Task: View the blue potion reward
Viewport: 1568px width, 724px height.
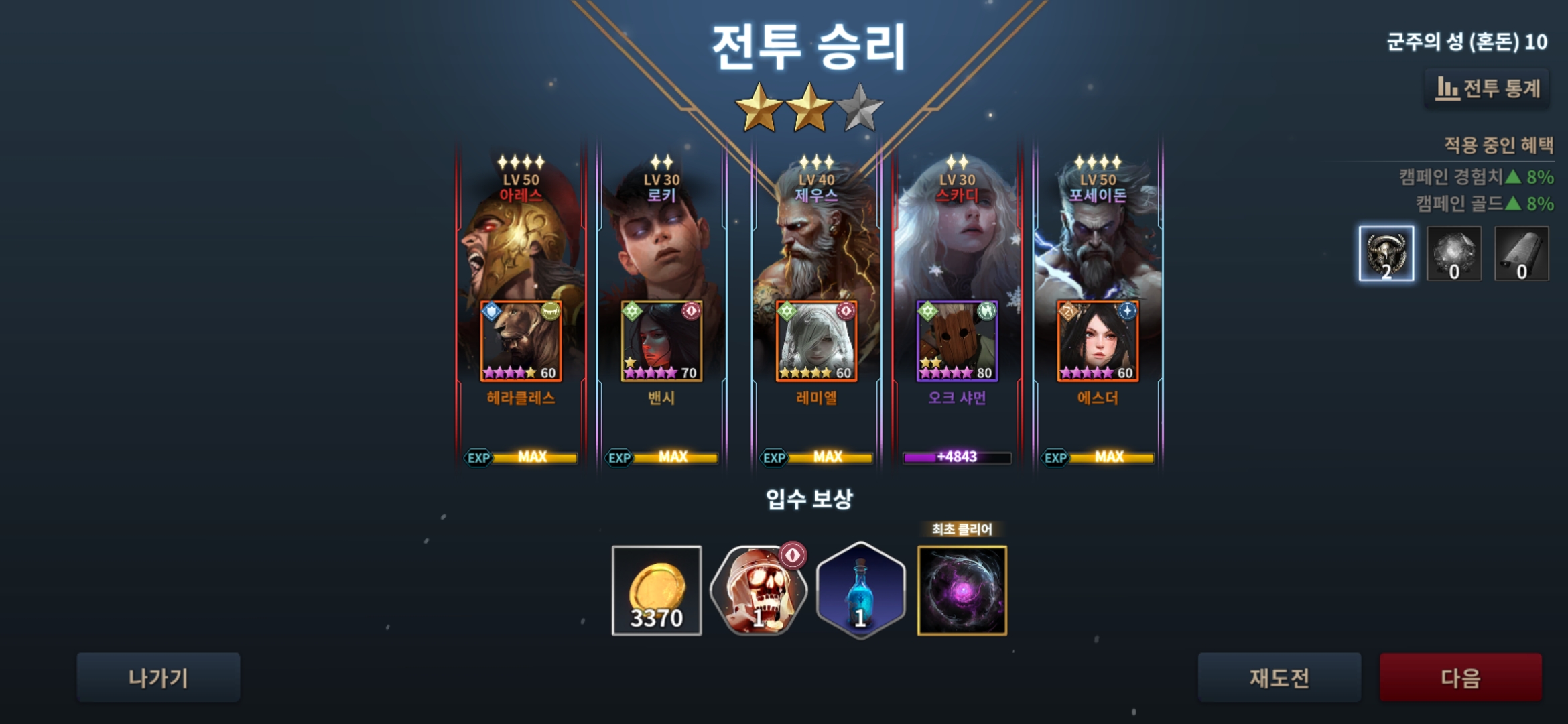Action: 860,591
